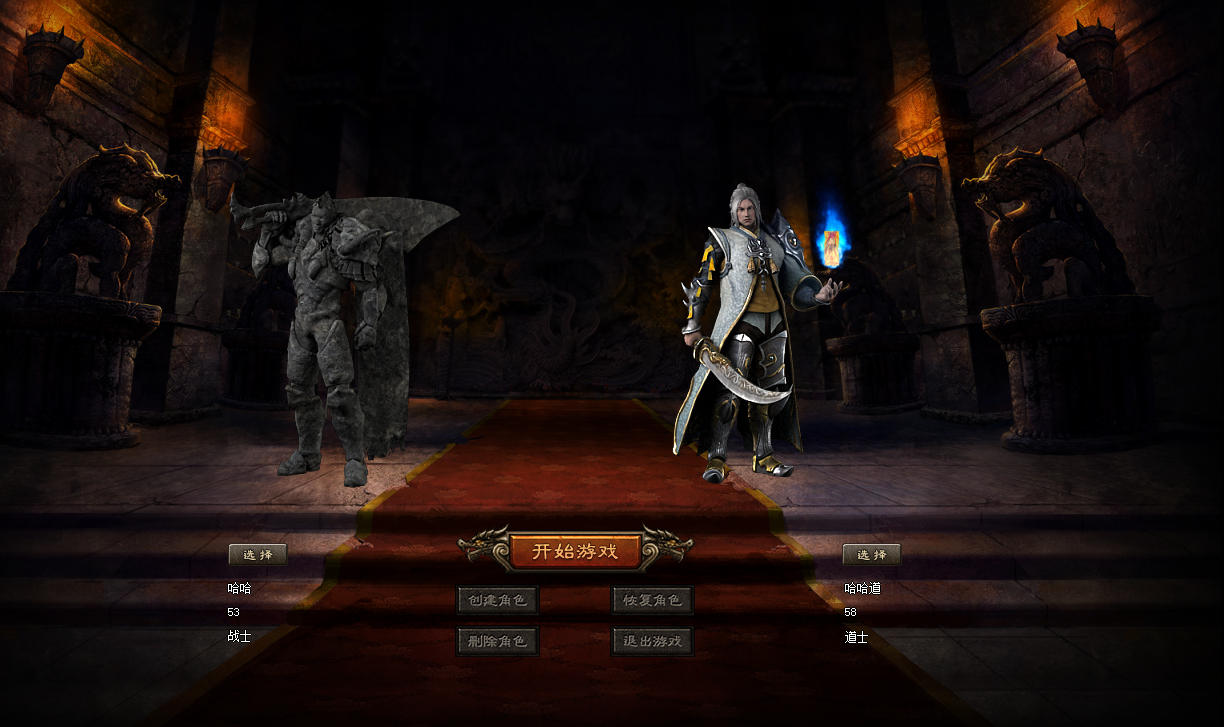The image size is (1224, 727).
Task: Click 选择 button for warrior 哈哈
Action: click(258, 555)
